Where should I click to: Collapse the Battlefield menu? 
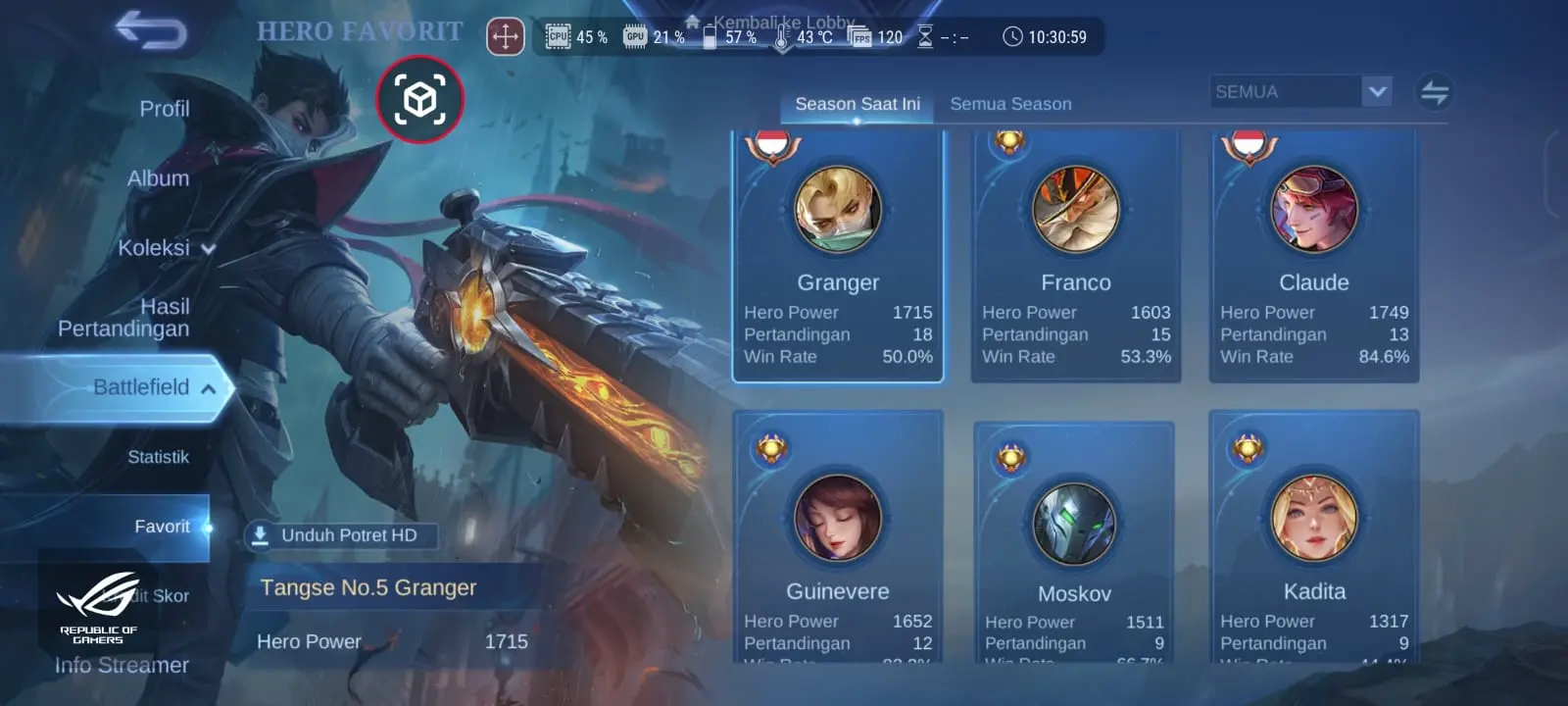[x=152, y=387]
